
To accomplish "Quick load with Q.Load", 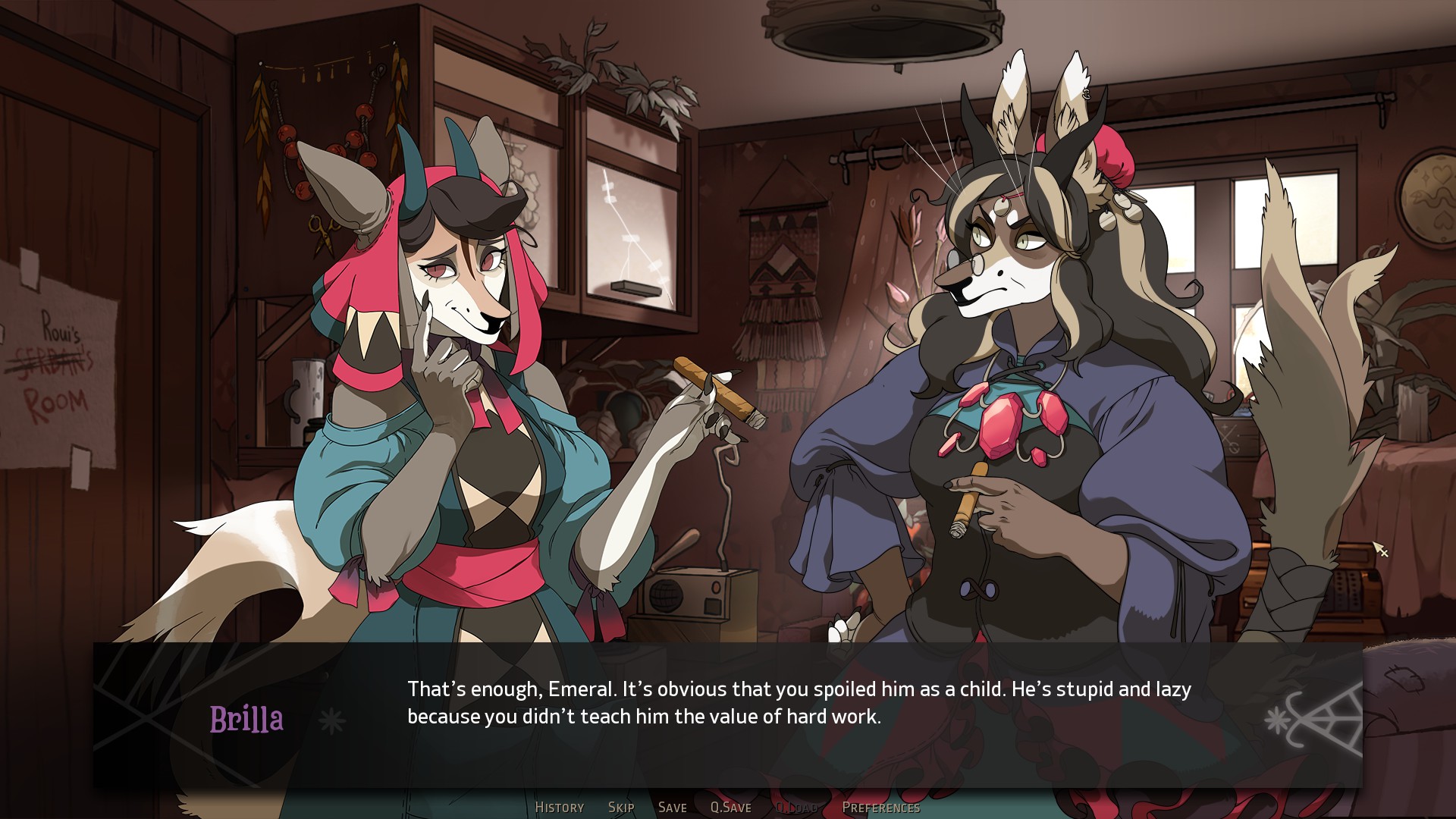I will coord(796,808).
